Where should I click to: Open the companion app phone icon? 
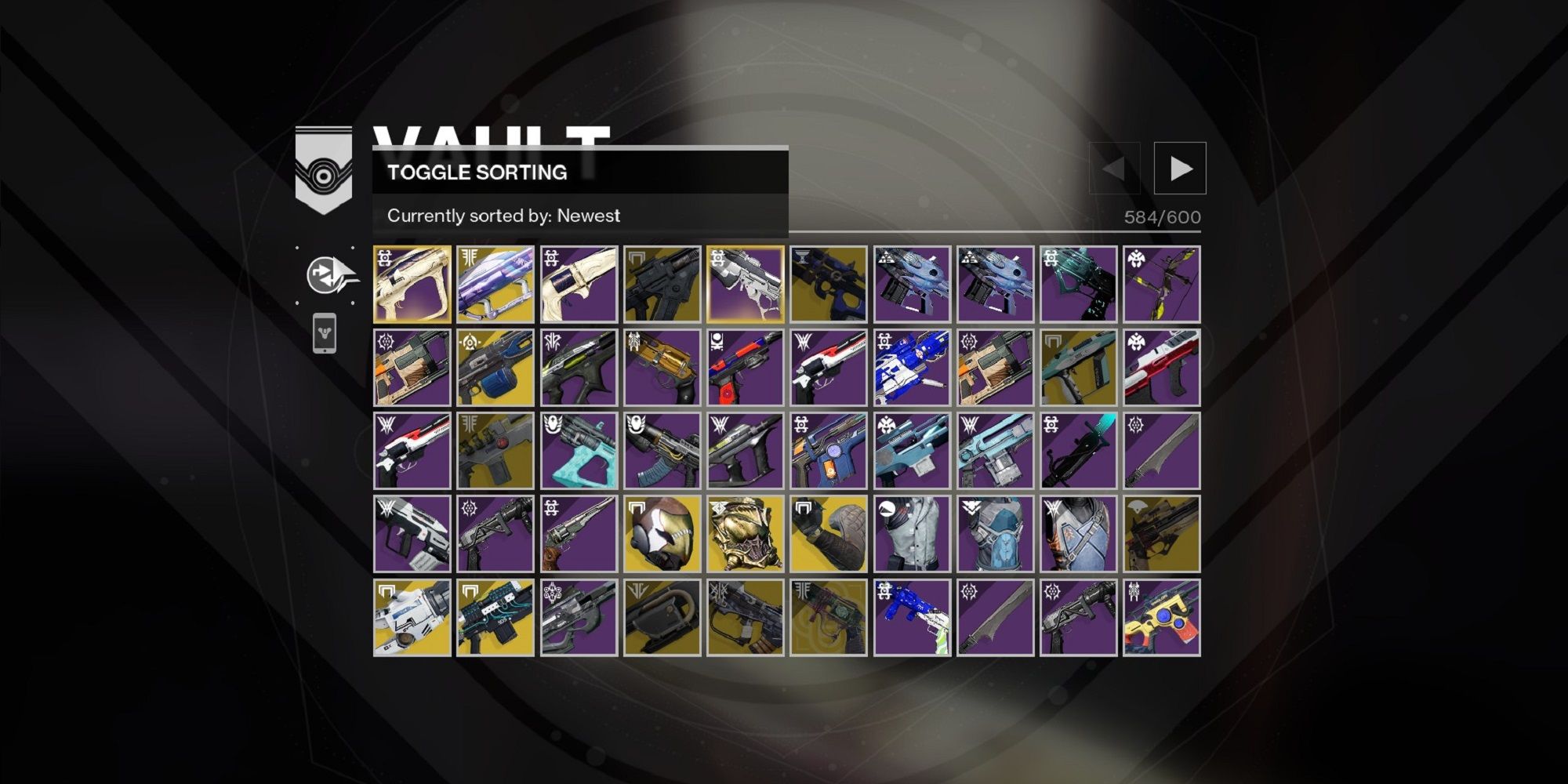click(x=325, y=334)
